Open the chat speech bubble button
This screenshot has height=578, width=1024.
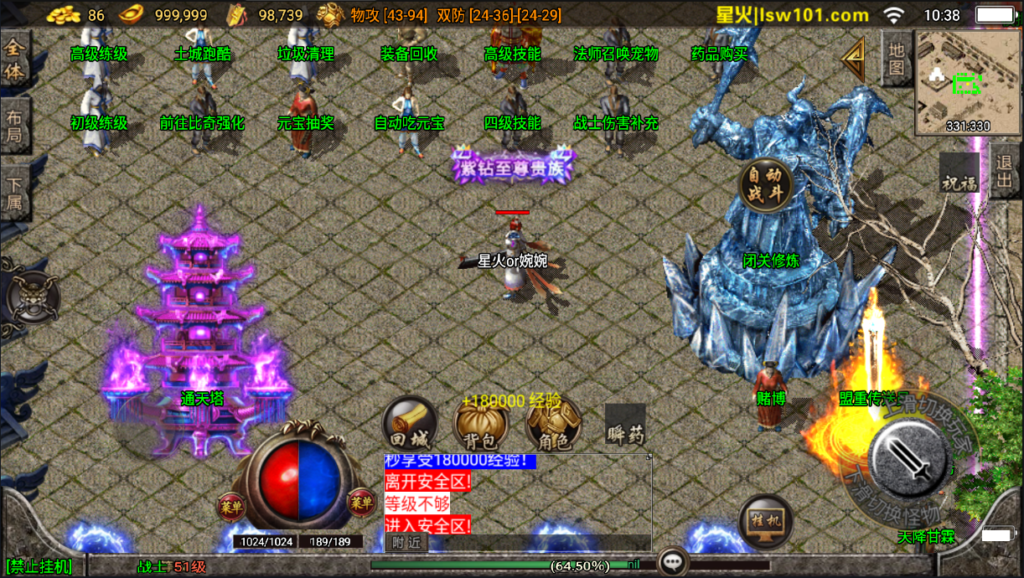coord(673,563)
